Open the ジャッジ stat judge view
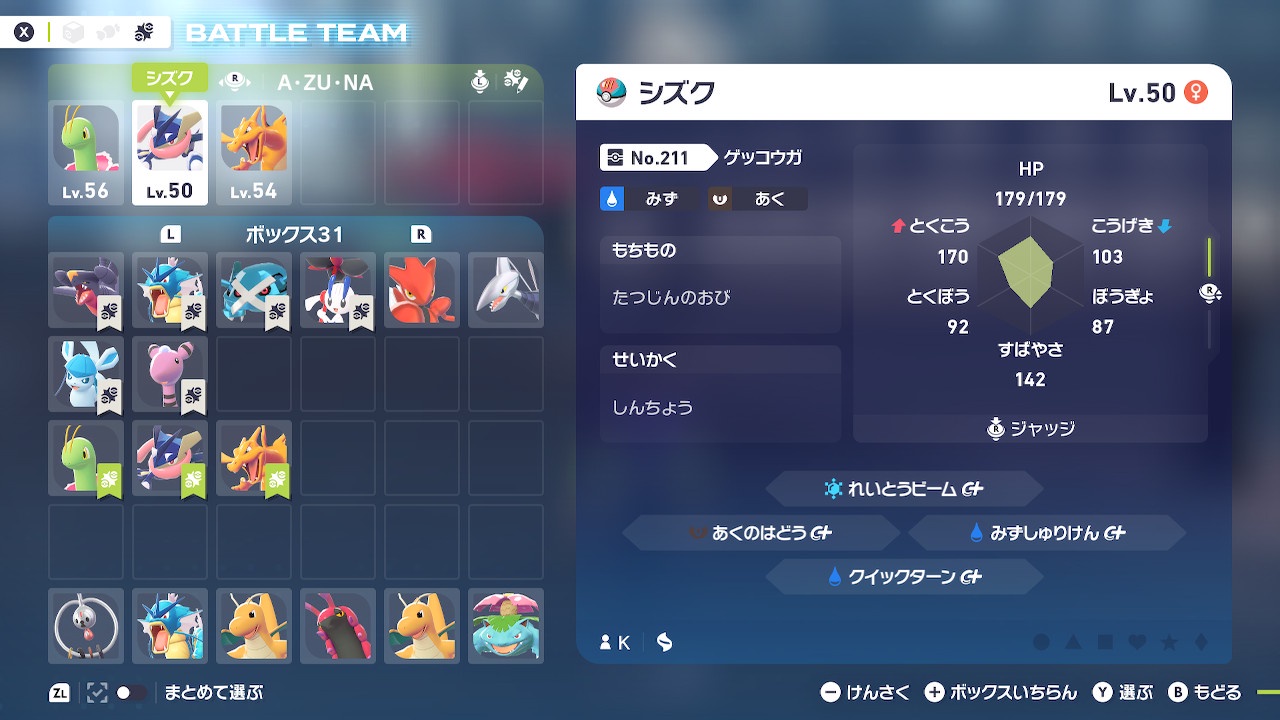The width and height of the screenshot is (1280, 720). click(x=1030, y=428)
